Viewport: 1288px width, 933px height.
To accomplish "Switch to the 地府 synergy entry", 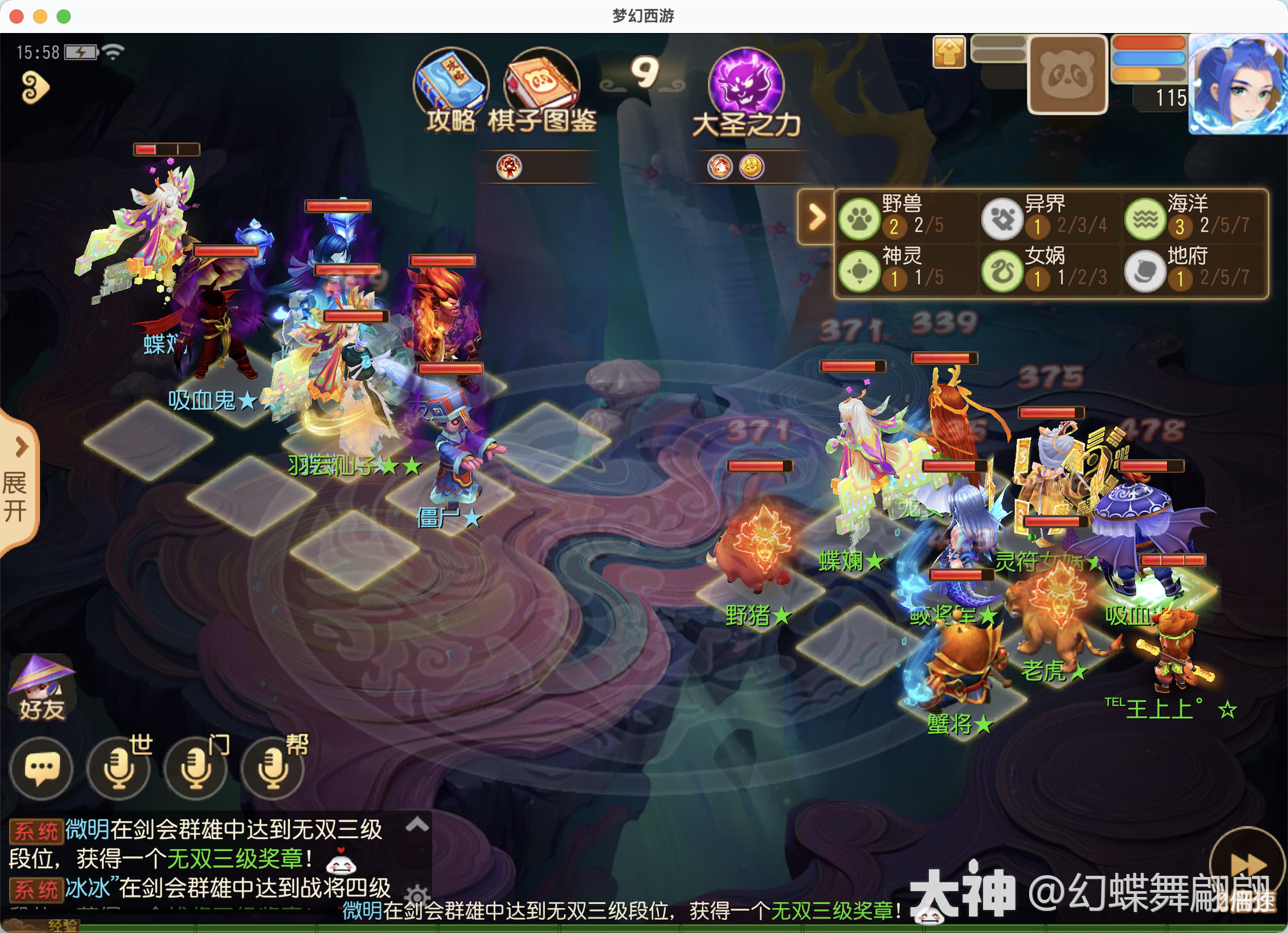I will (x=1144, y=270).
